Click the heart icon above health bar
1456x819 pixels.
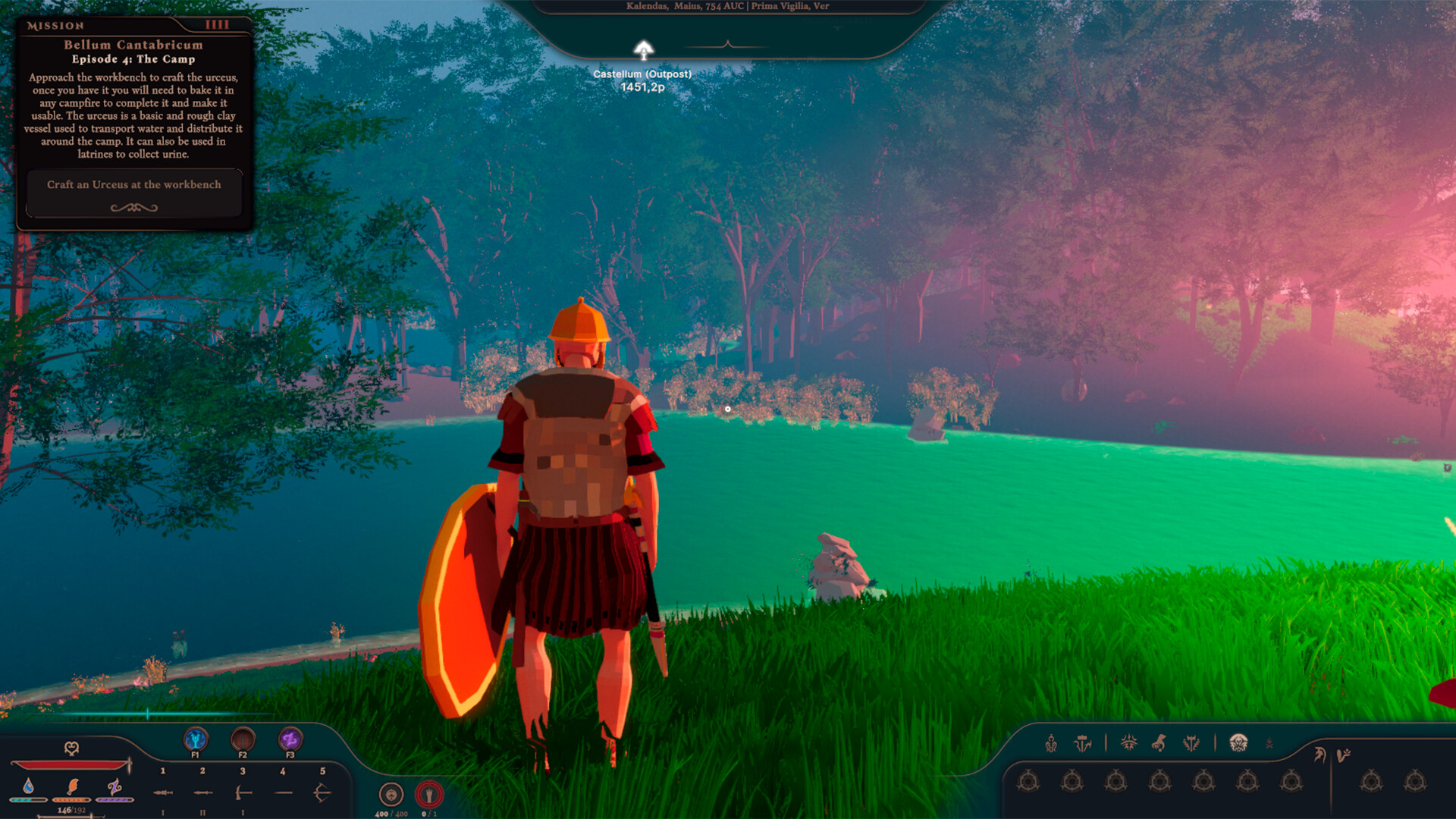pyautogui.click(x=71, y=748)
